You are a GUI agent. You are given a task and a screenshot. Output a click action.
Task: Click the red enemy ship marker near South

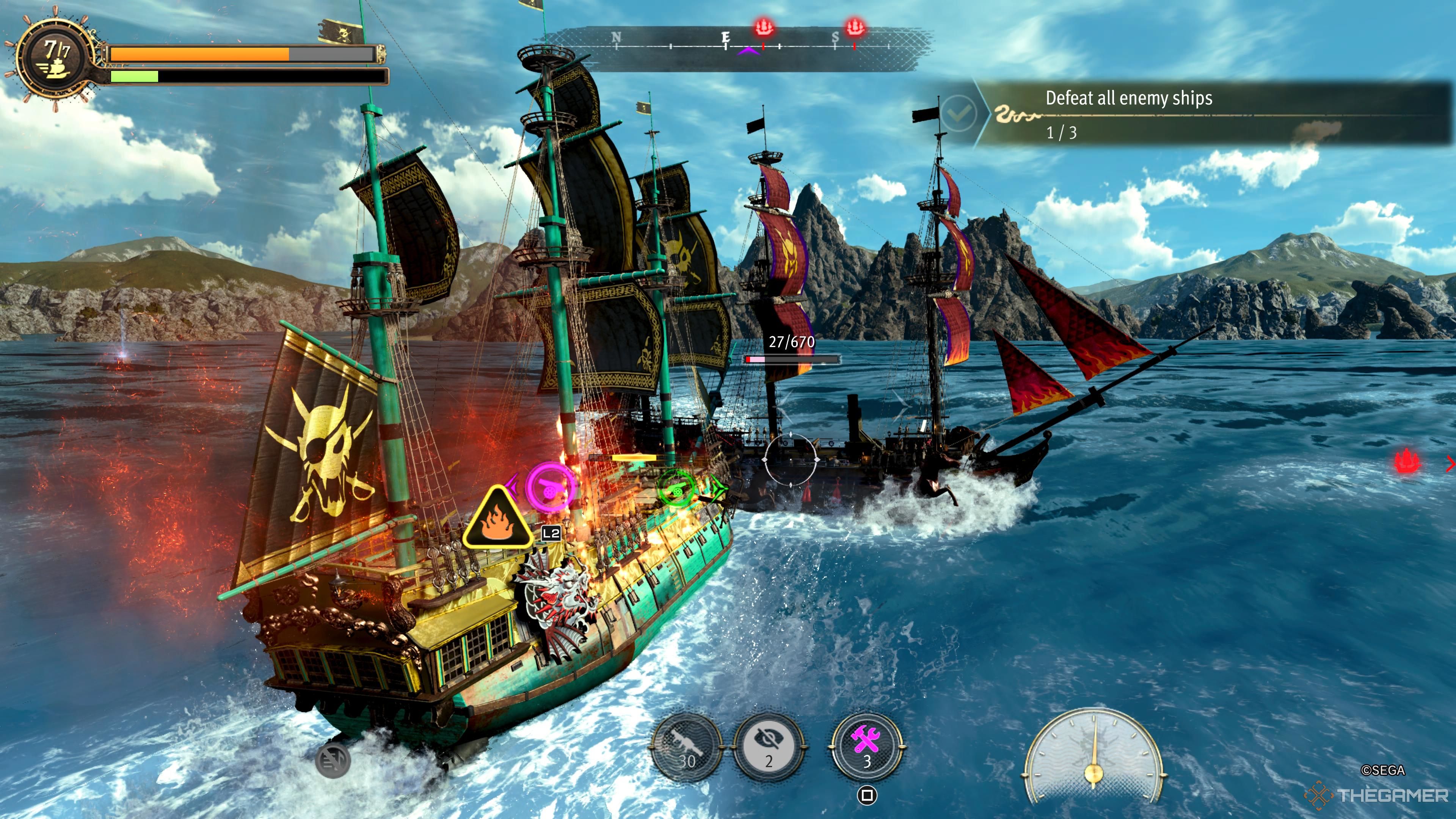854,27
